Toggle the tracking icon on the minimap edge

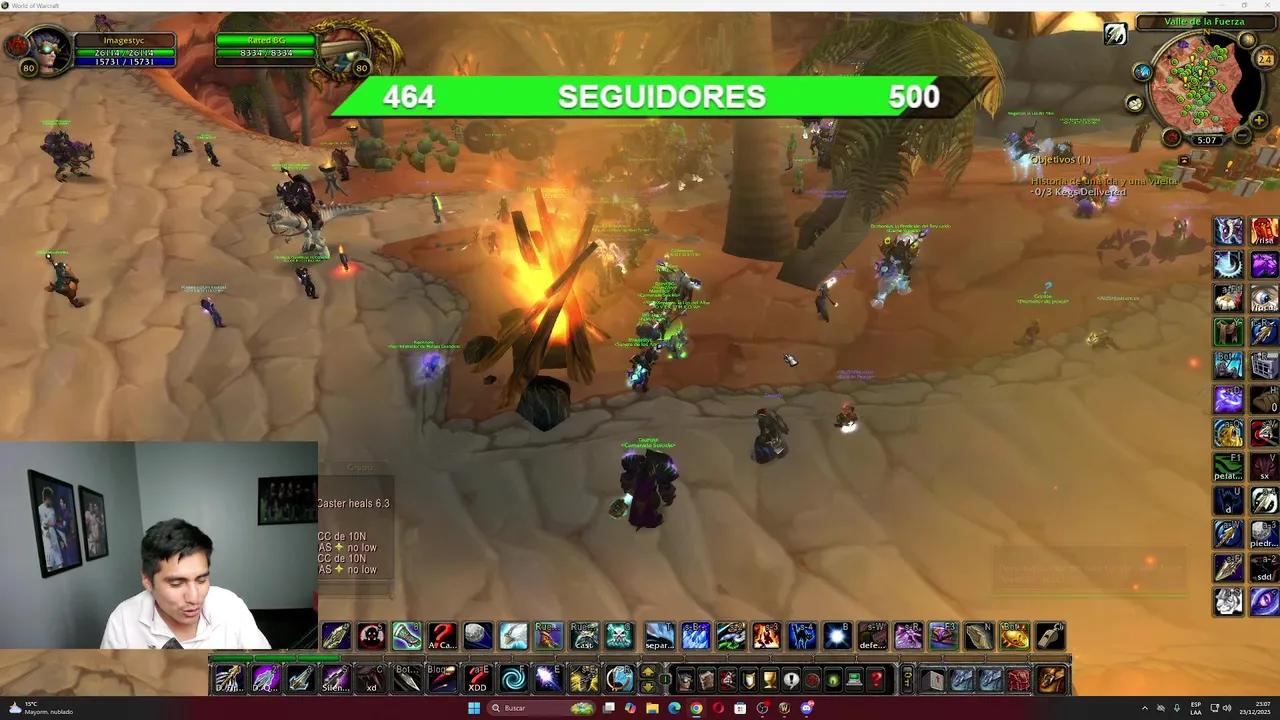click(x=1247, y=38)
